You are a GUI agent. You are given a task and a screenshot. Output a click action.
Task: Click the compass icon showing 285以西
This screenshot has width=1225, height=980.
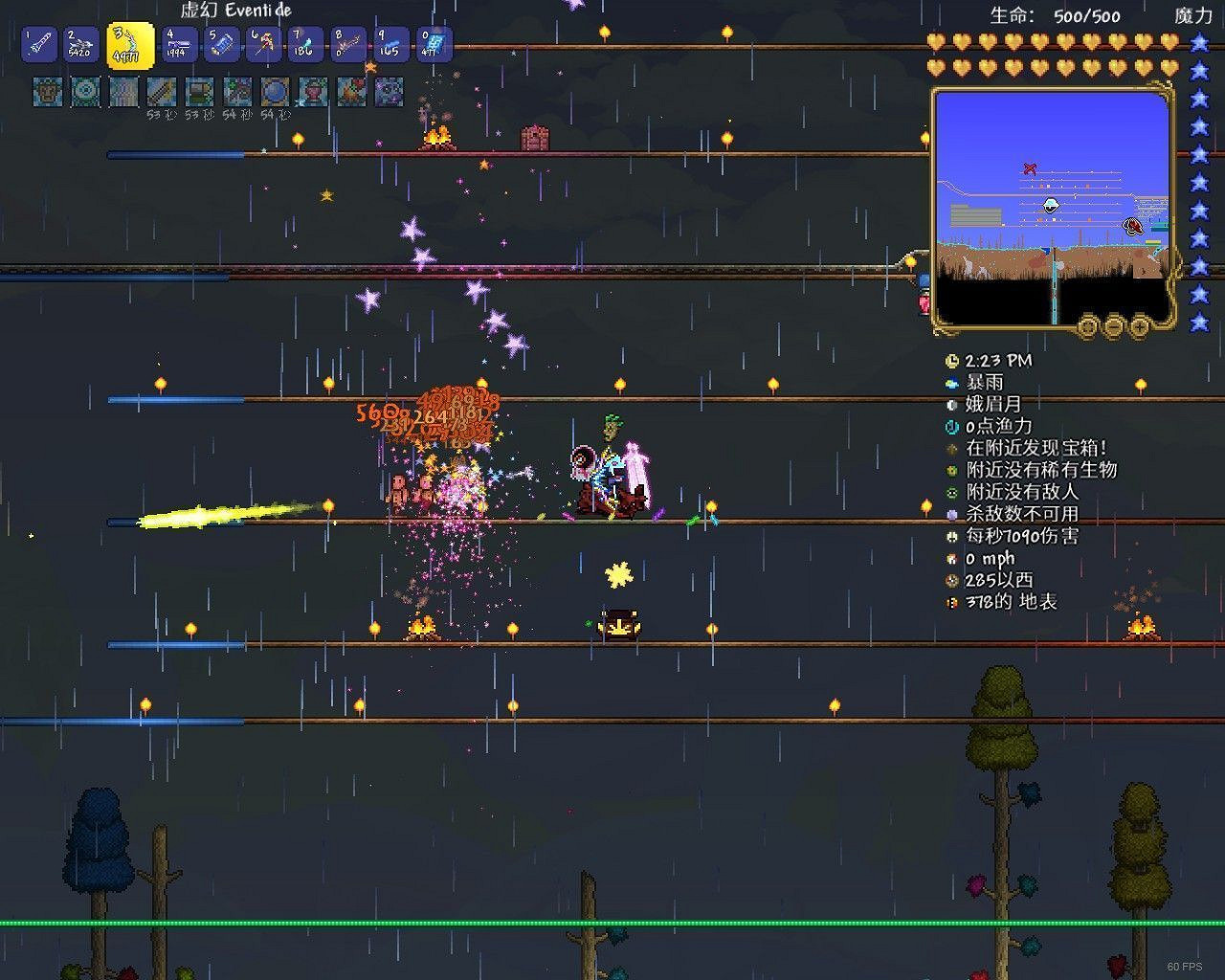[951, 581]
